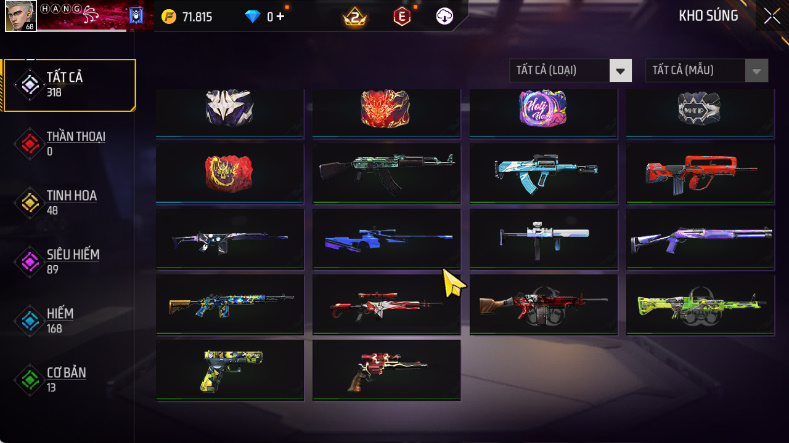
Task: Click the player avatar in the corner
Action: [x=20, y=15]
